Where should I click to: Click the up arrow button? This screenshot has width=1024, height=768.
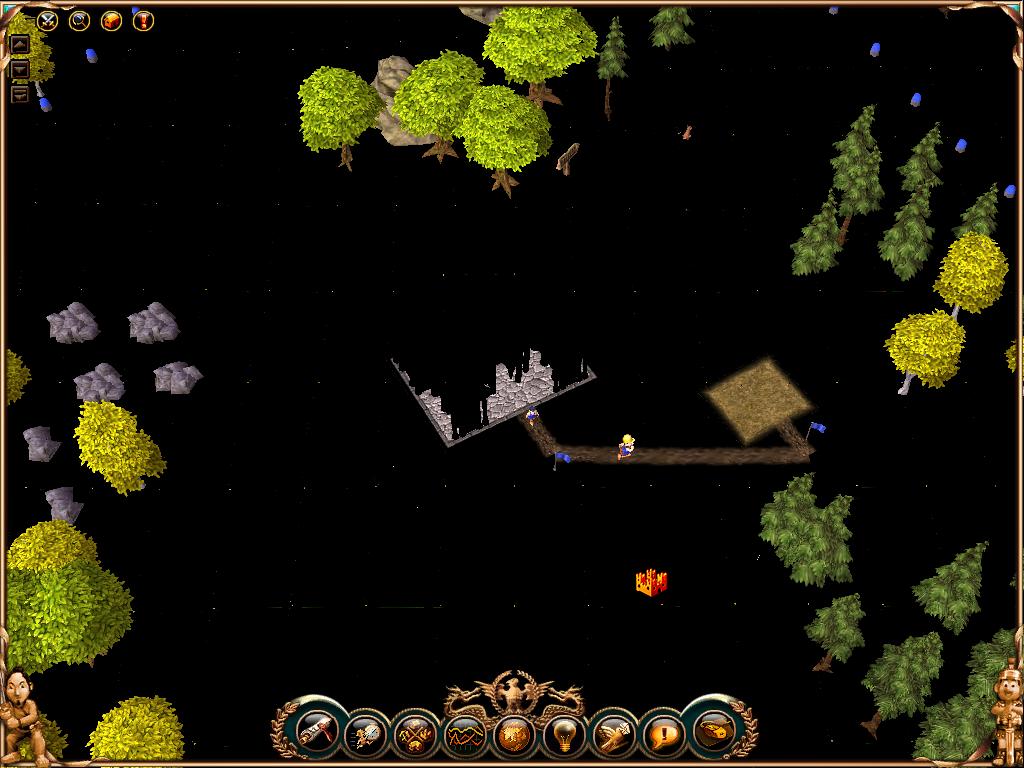[x=19, y=45]
